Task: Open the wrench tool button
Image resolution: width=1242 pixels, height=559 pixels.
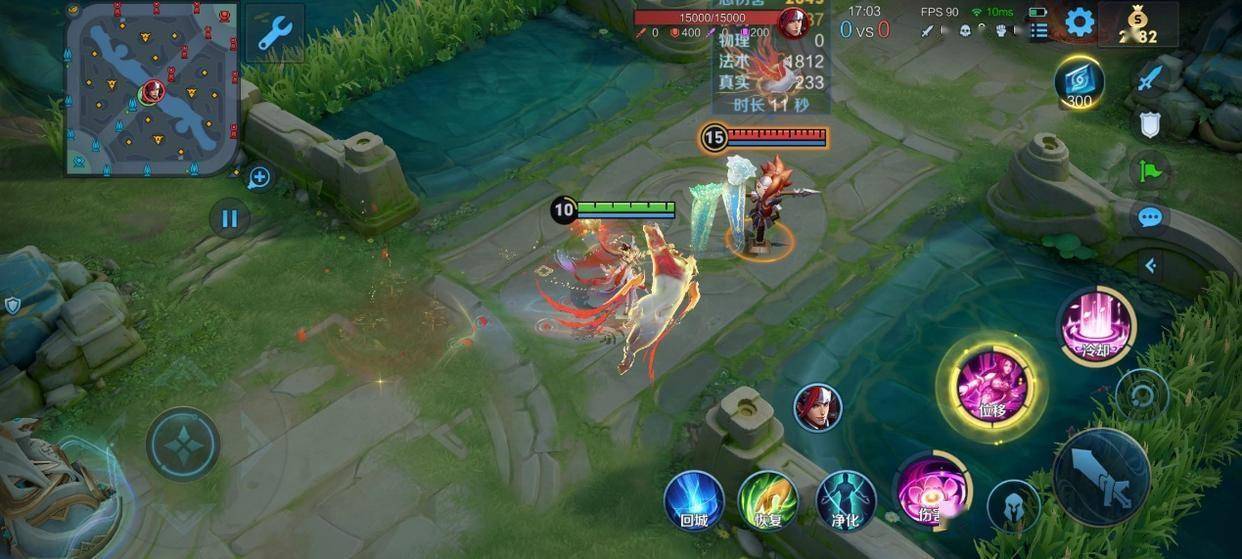Action: click(x=274, y=33)
